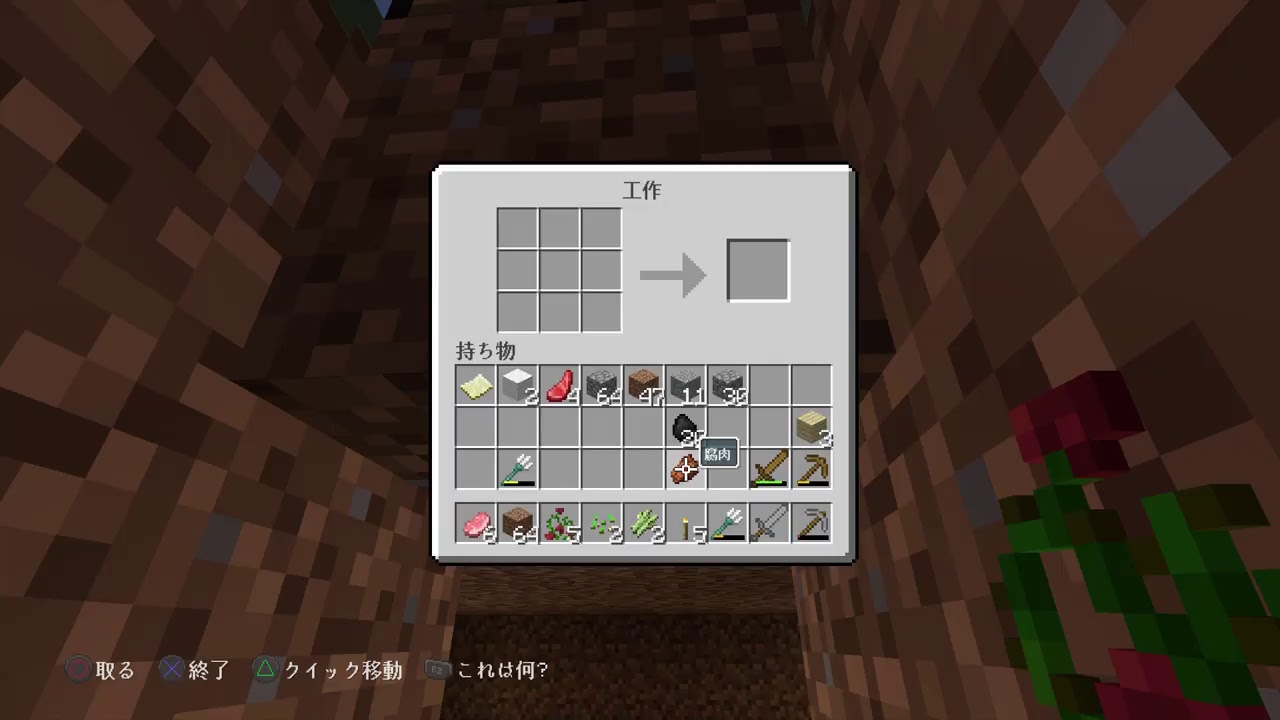Select the white wool block stack
The width and height of the screenshot is (1280, 720).
click(517, 385)
